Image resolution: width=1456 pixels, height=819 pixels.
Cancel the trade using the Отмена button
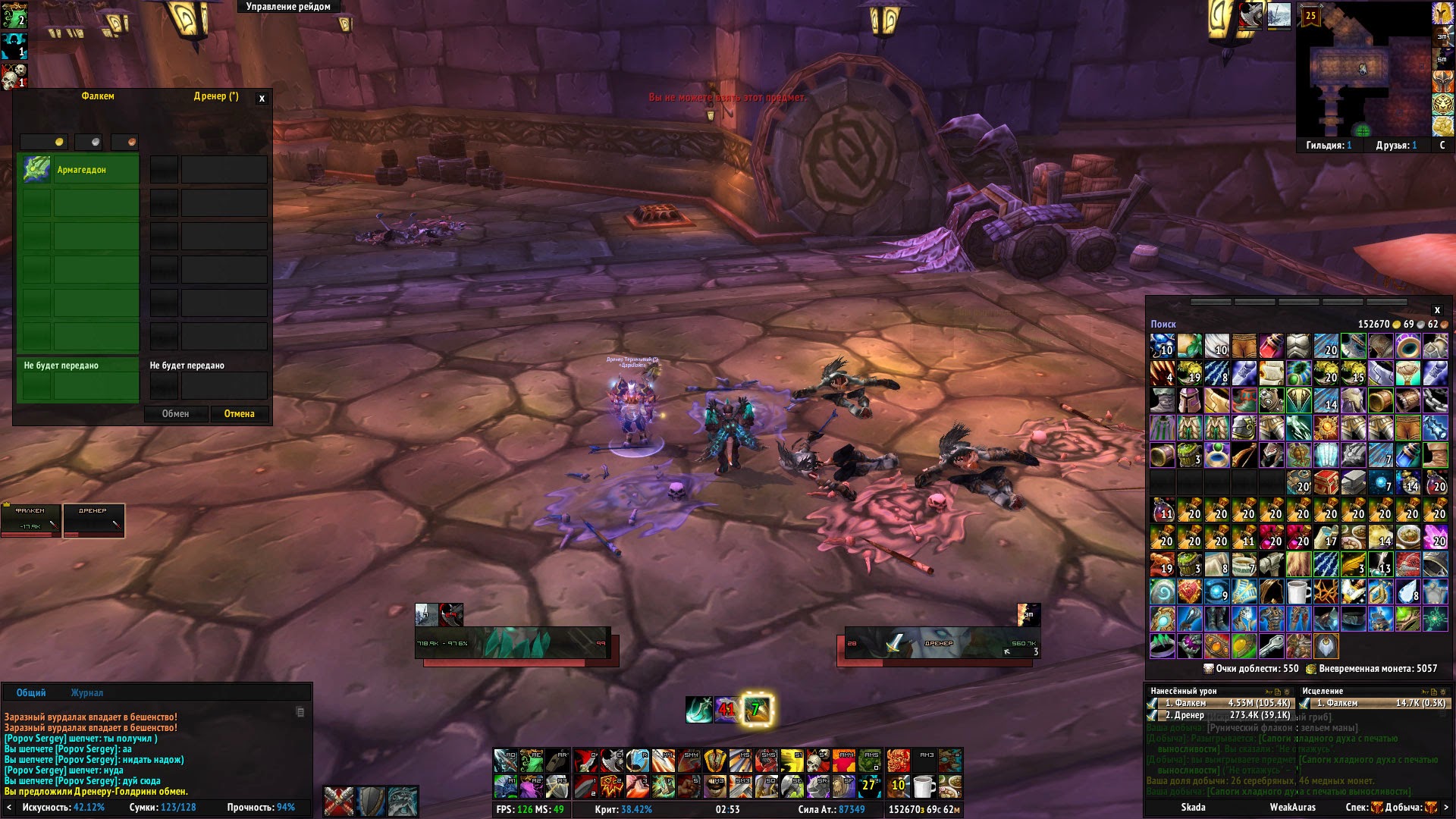[x=240, y=413]
